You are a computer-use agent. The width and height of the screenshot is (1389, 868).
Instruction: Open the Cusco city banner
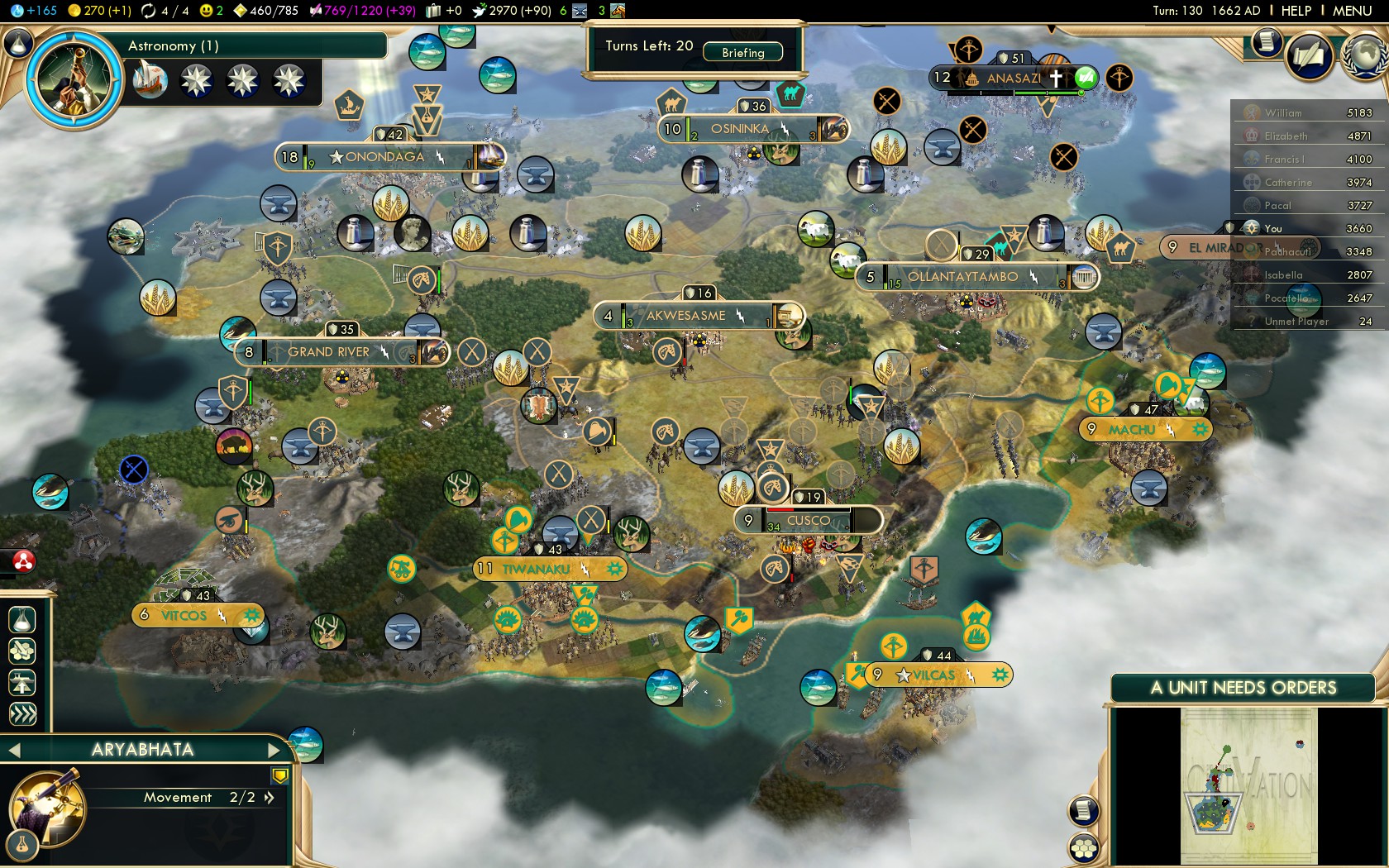pos(807,521)
